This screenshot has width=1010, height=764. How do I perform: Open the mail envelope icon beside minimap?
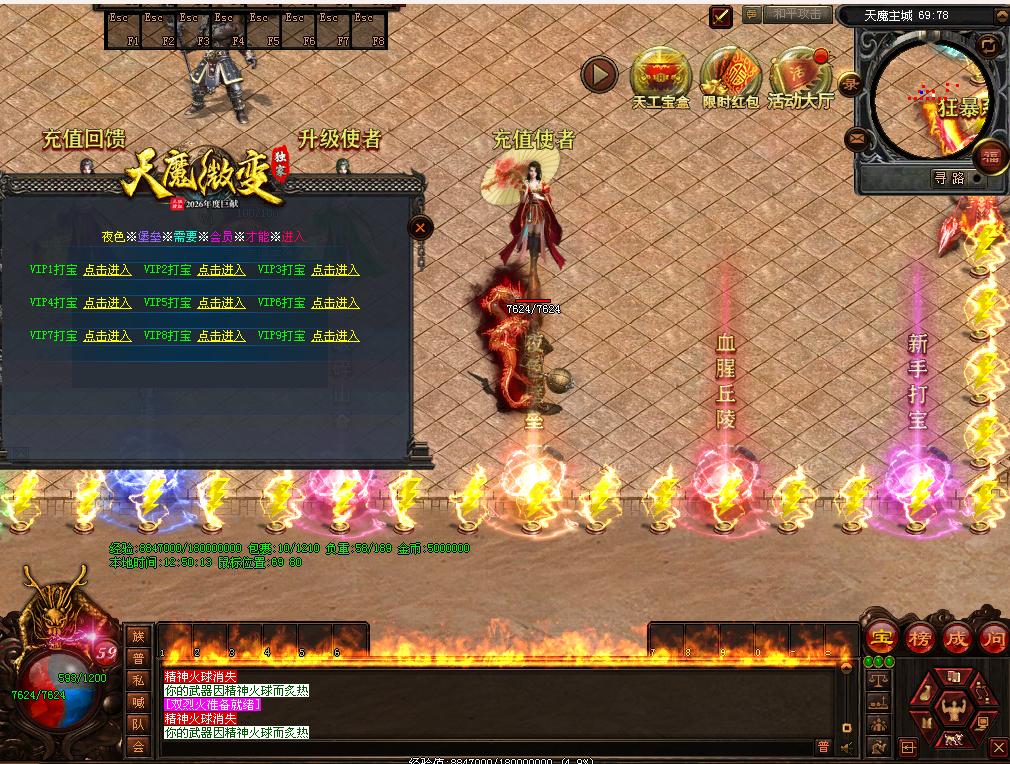pyautogui.click(x=857, y=138)
